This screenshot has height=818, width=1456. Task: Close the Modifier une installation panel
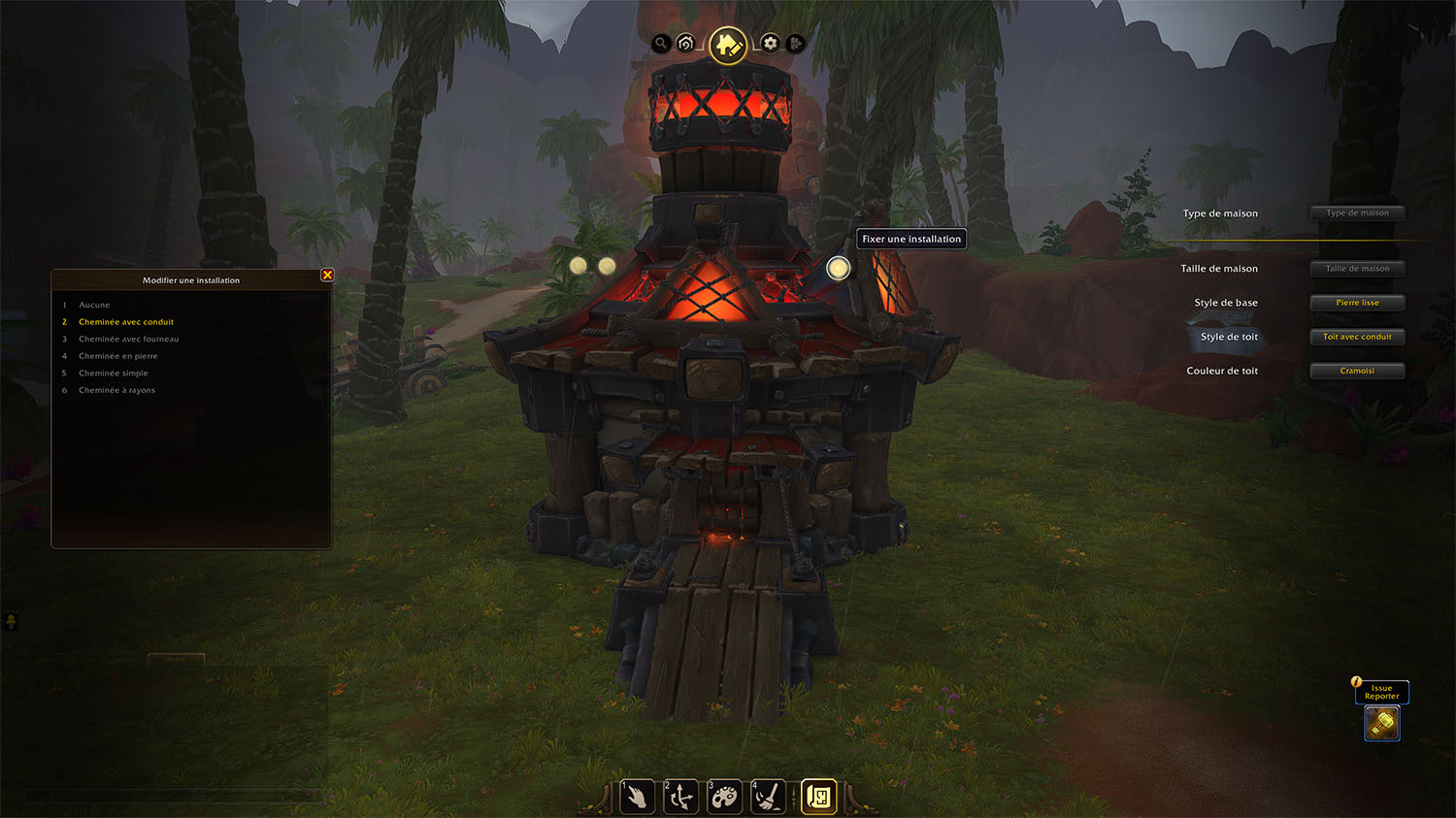327,276
